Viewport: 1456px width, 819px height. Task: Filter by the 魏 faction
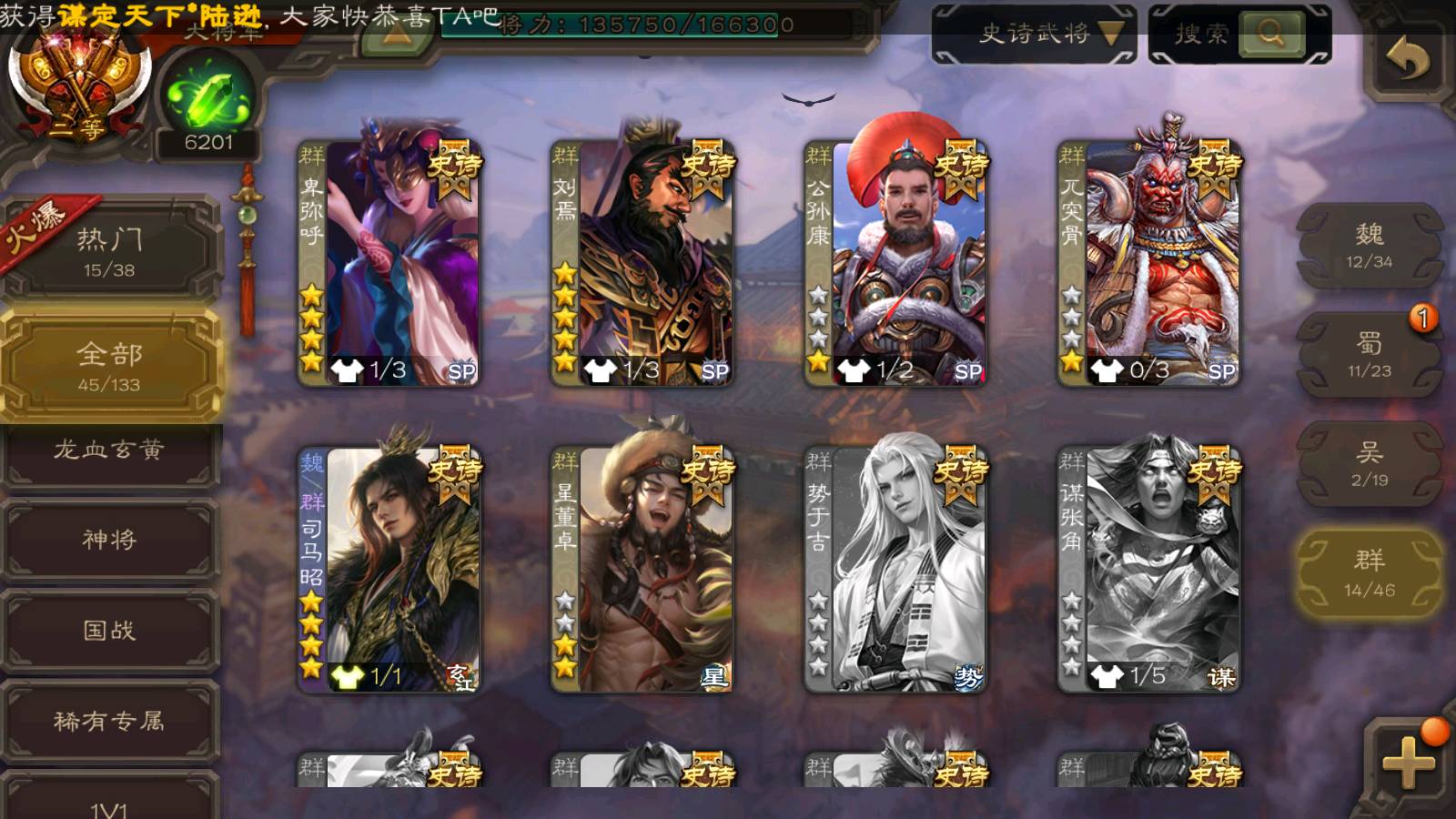pos(1369,246)
